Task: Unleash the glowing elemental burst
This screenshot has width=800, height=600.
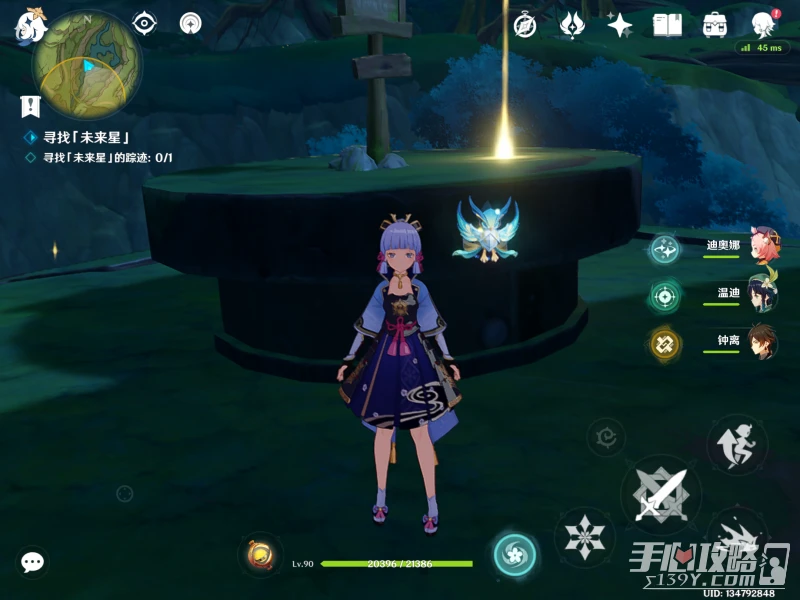Action: [515, 555]
